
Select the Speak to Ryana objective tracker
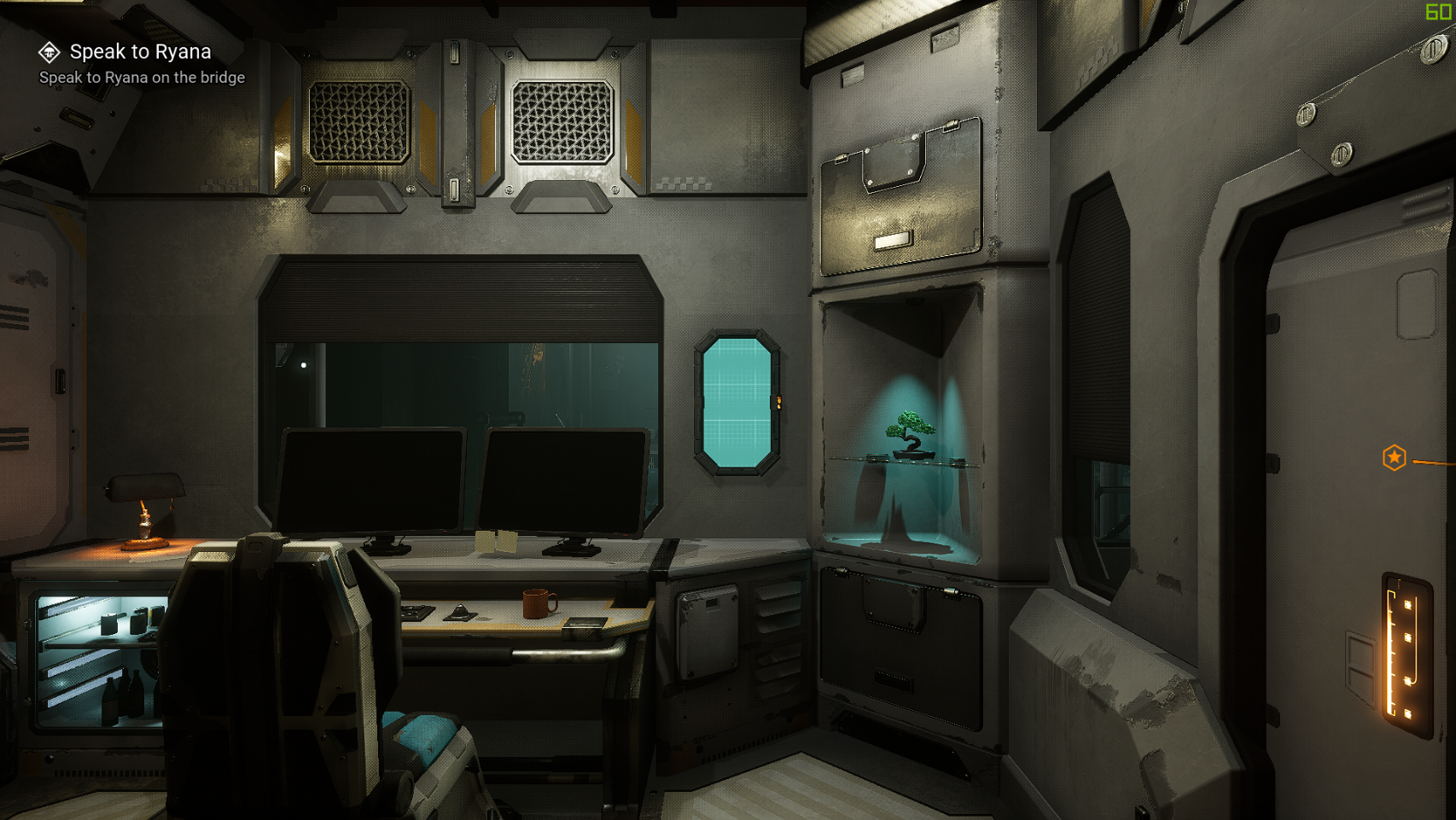pos(141,52)
